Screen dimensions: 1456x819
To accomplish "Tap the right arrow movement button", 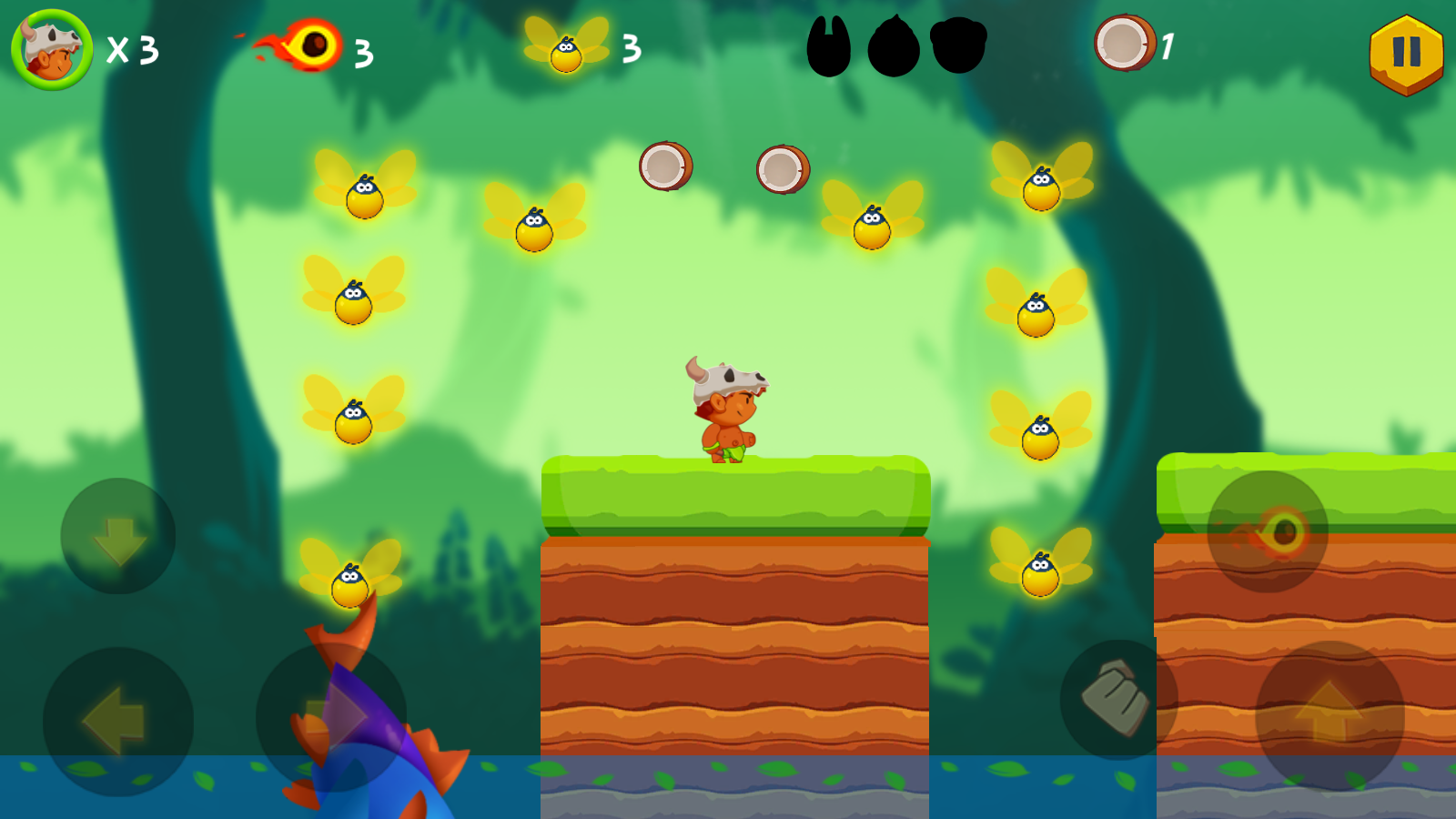I will 332,718.
